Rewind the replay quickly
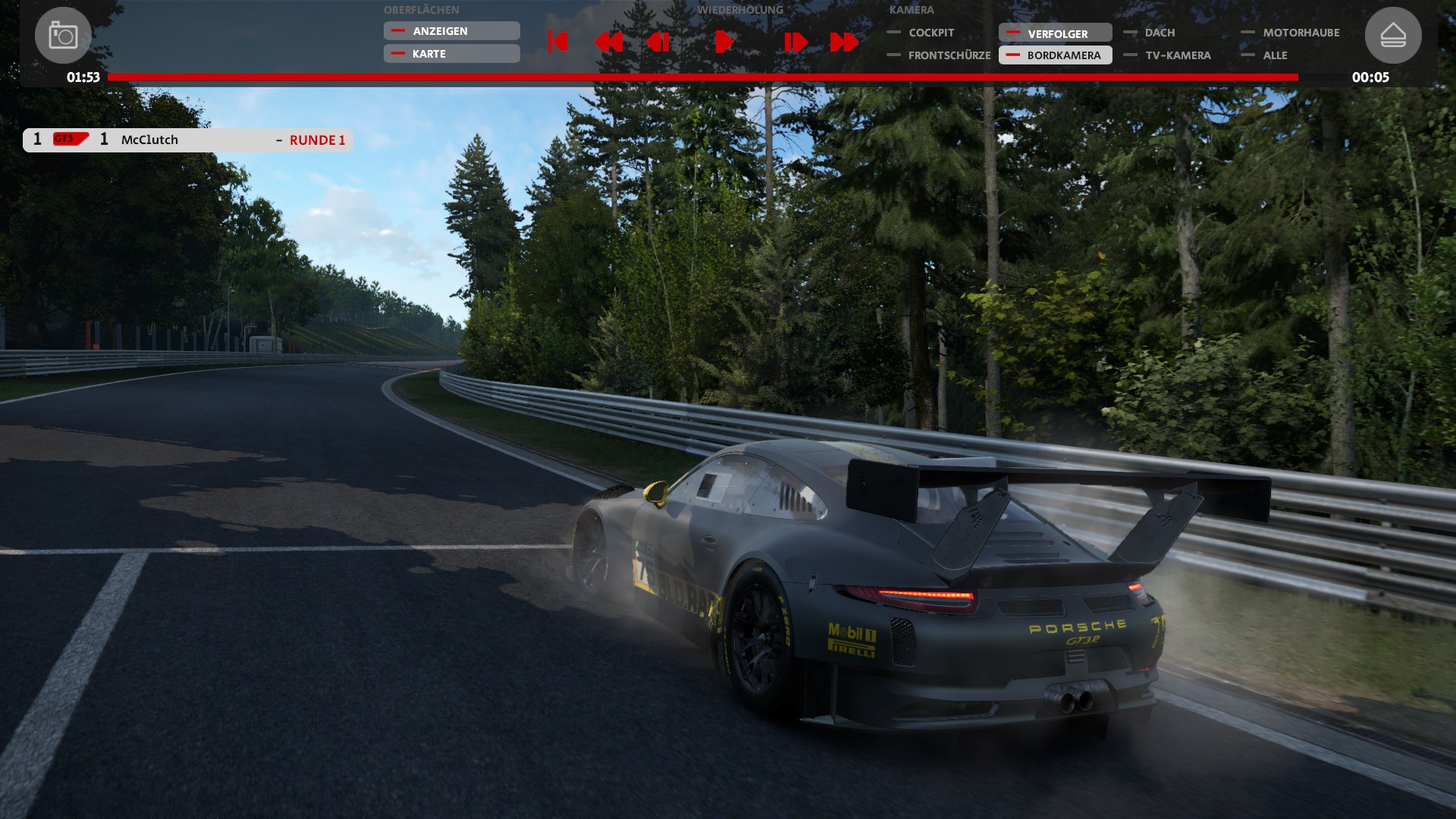The width and height of the screenshot is (1456, 819). pyautogui.click(x=608, y=42)
